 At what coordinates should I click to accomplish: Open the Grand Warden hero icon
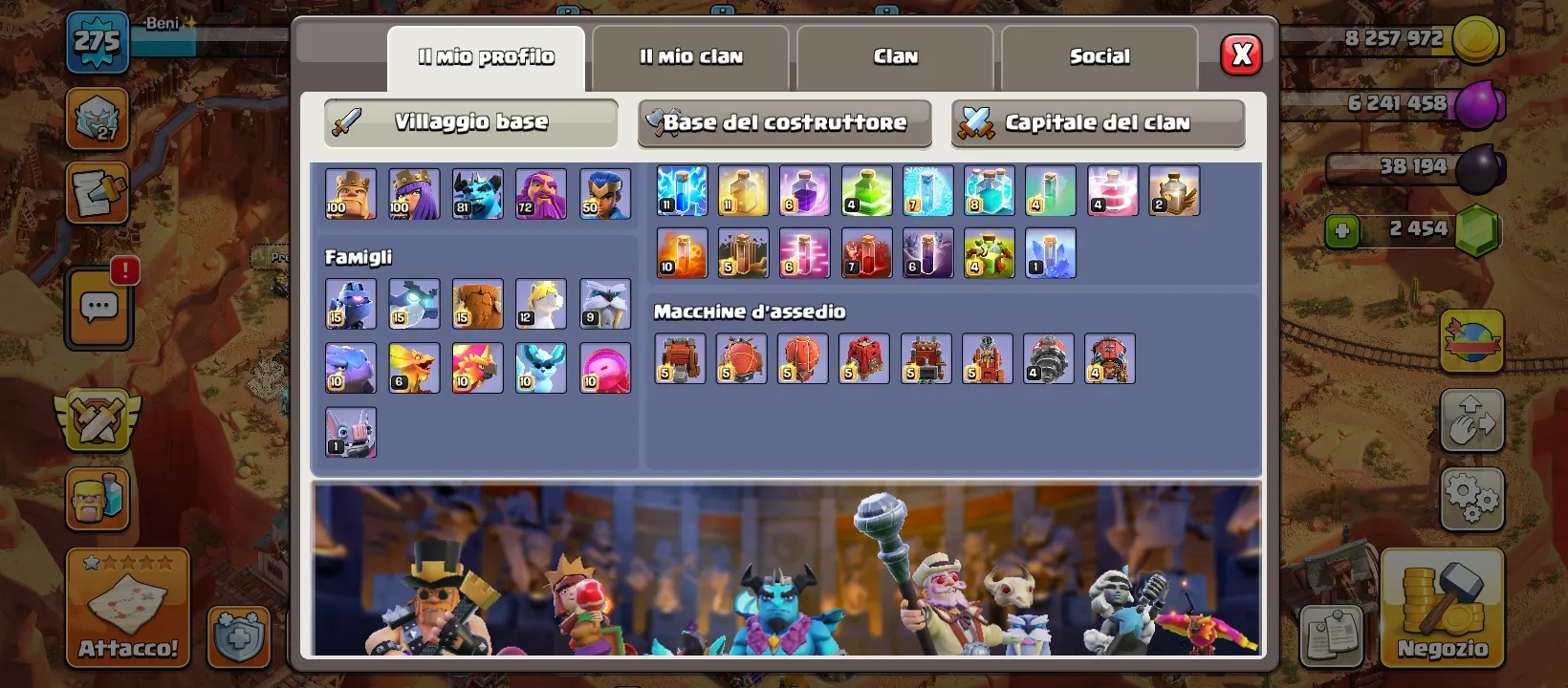pyautogui.click(x=540, y=193)
